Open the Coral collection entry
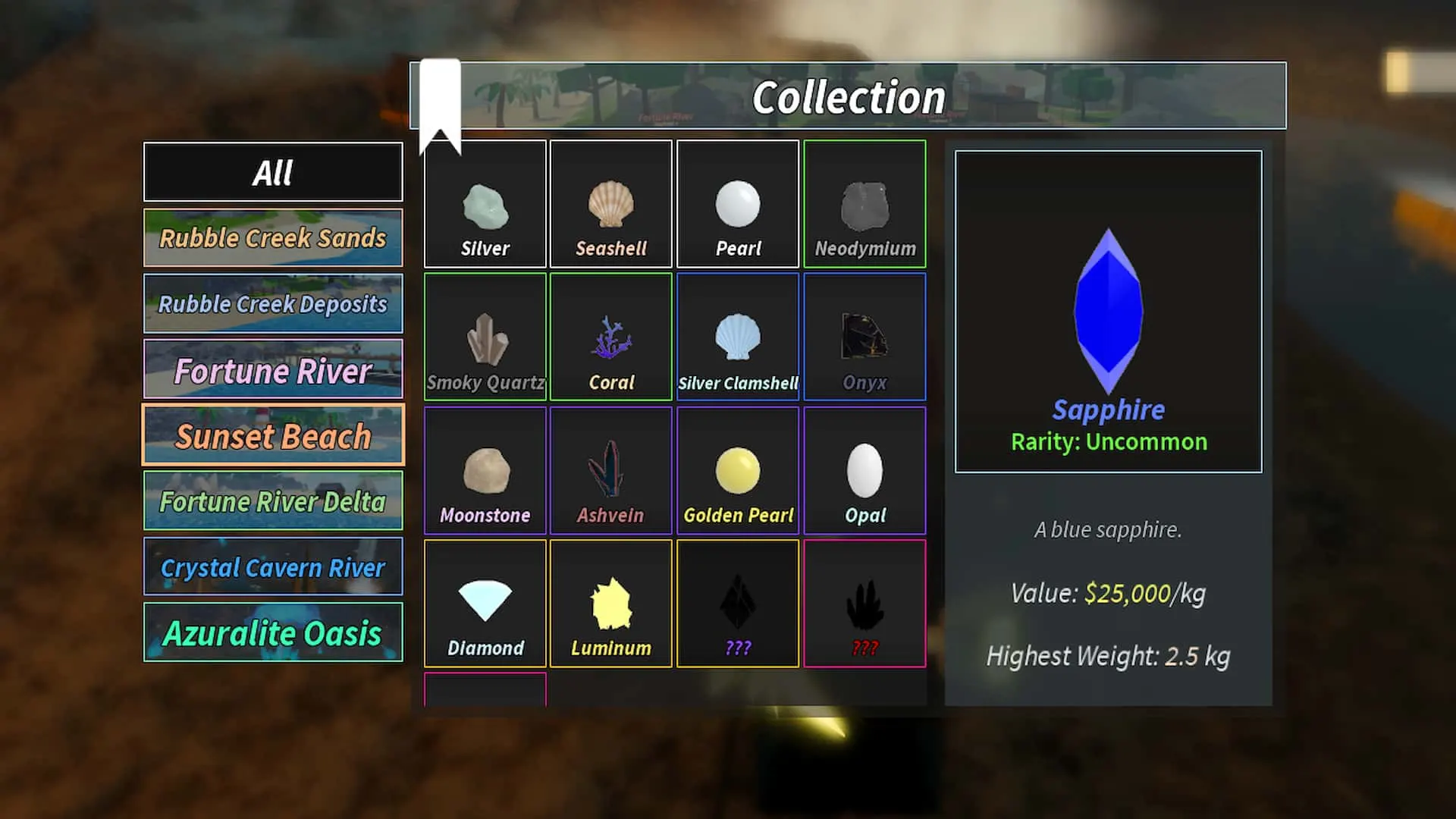The height and width of the screenshot is (819, 1456). 610,336
